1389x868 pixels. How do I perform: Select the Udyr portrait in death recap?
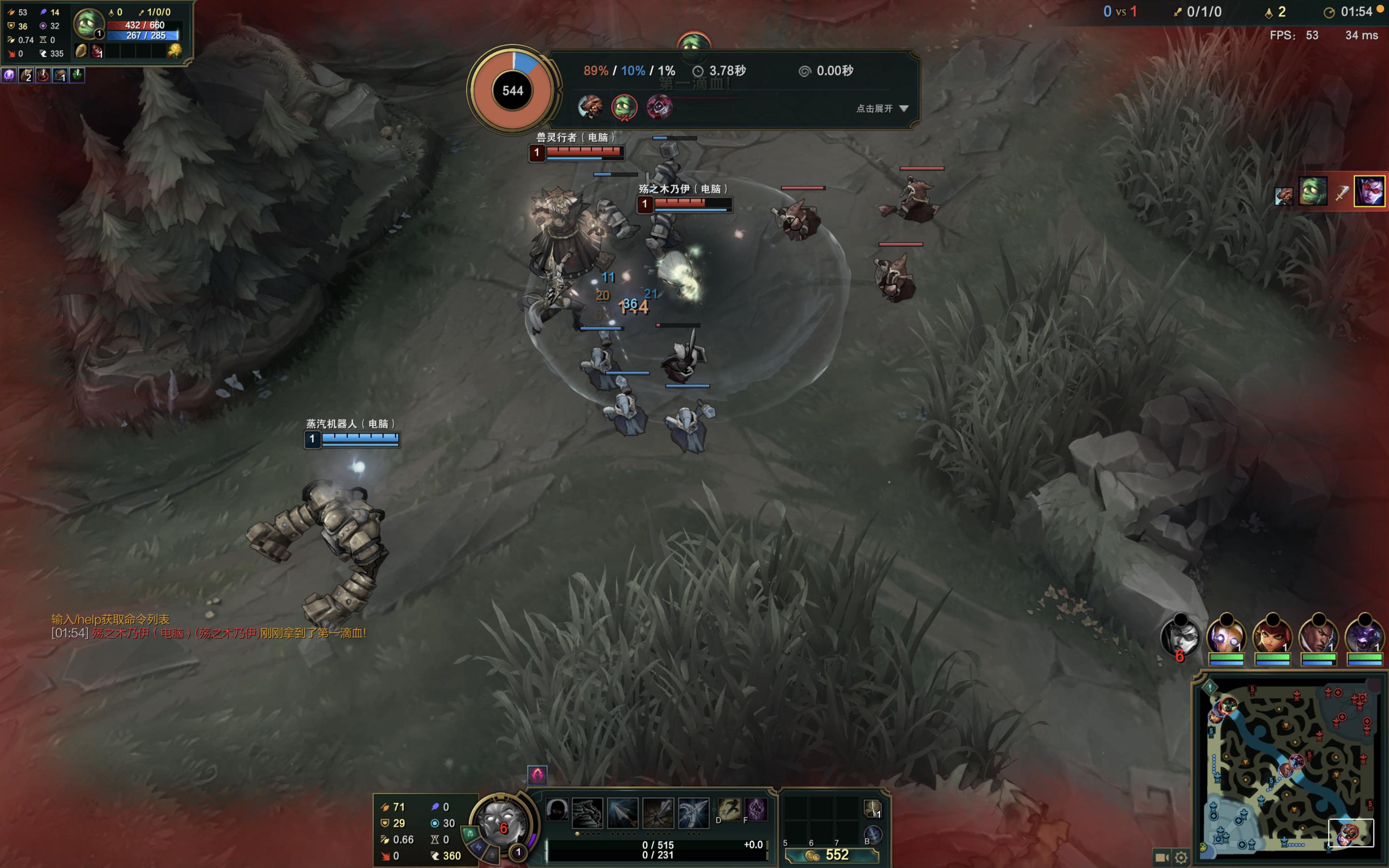pyautogui.click(x=589, y=107)
